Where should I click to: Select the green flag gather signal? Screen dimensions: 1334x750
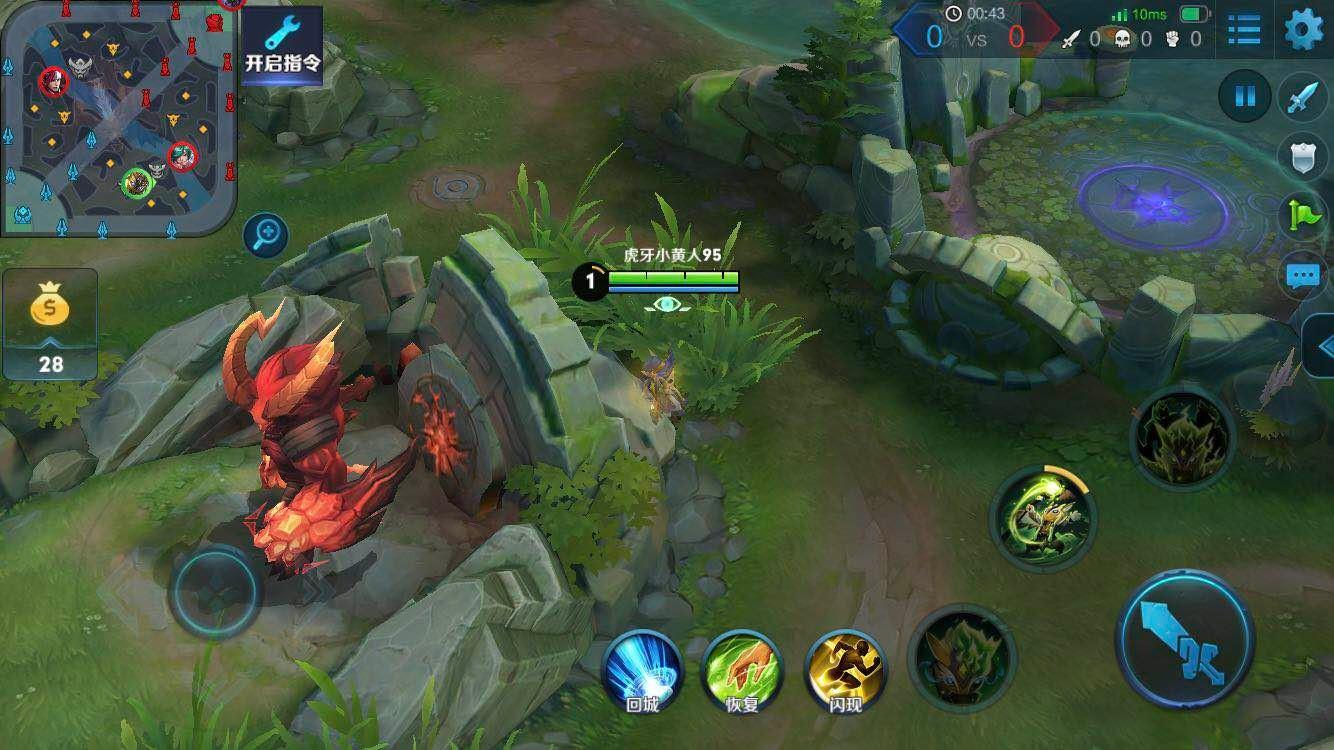tap(1304, 215)
